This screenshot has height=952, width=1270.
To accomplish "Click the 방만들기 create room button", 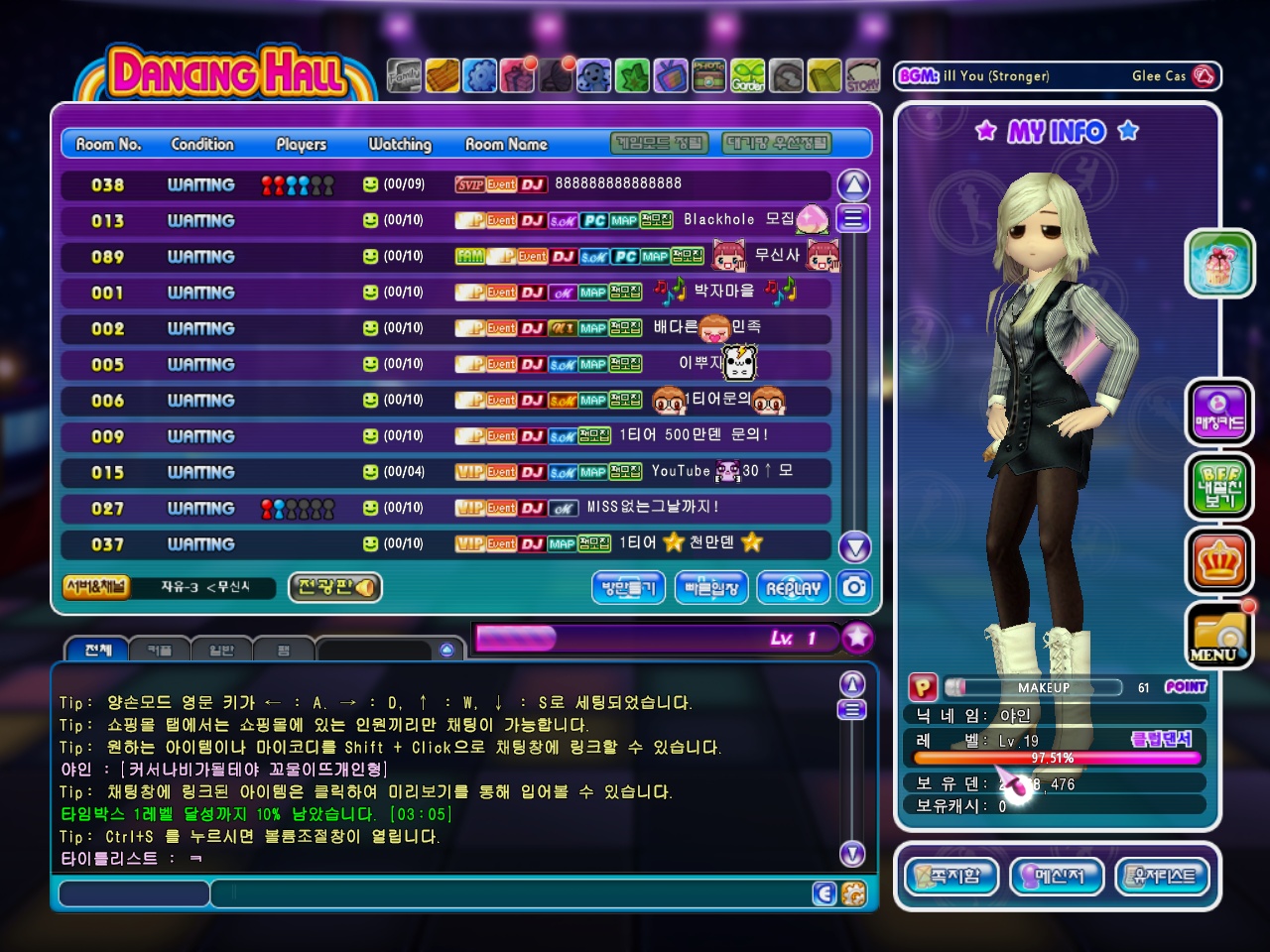I will pos(629,588).
